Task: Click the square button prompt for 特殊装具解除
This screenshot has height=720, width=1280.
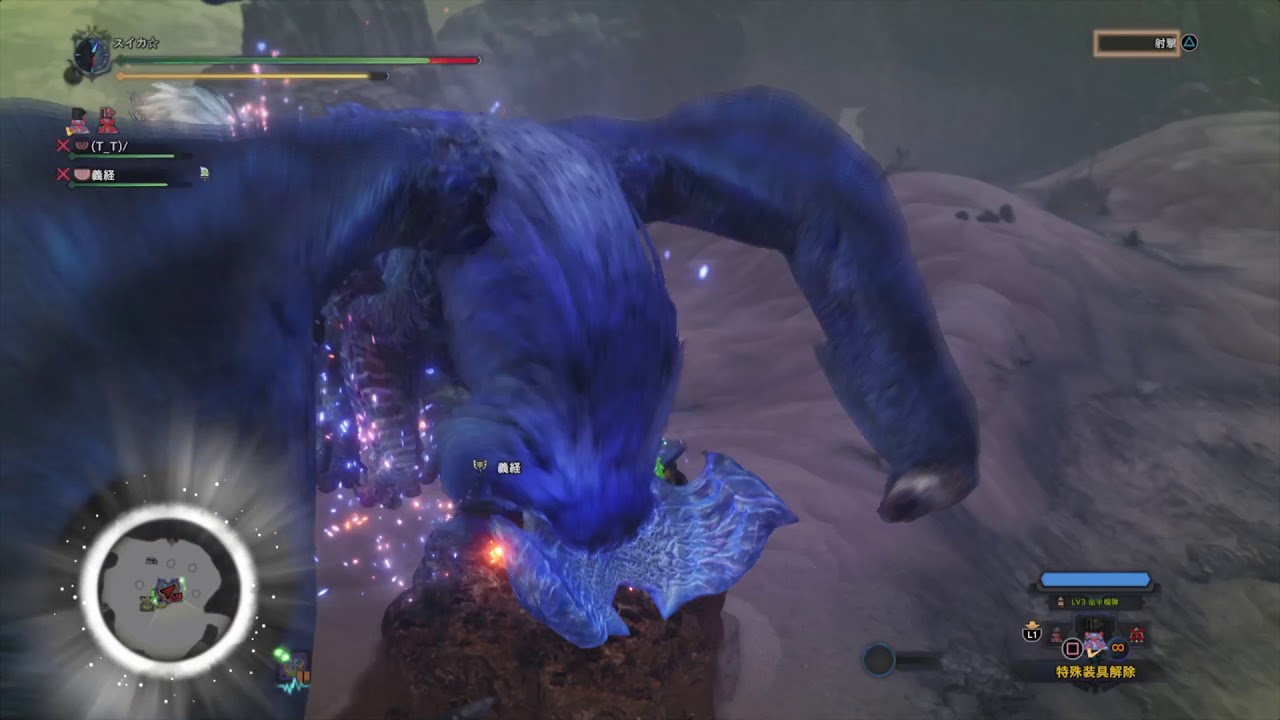Action: pos(1072,648)
